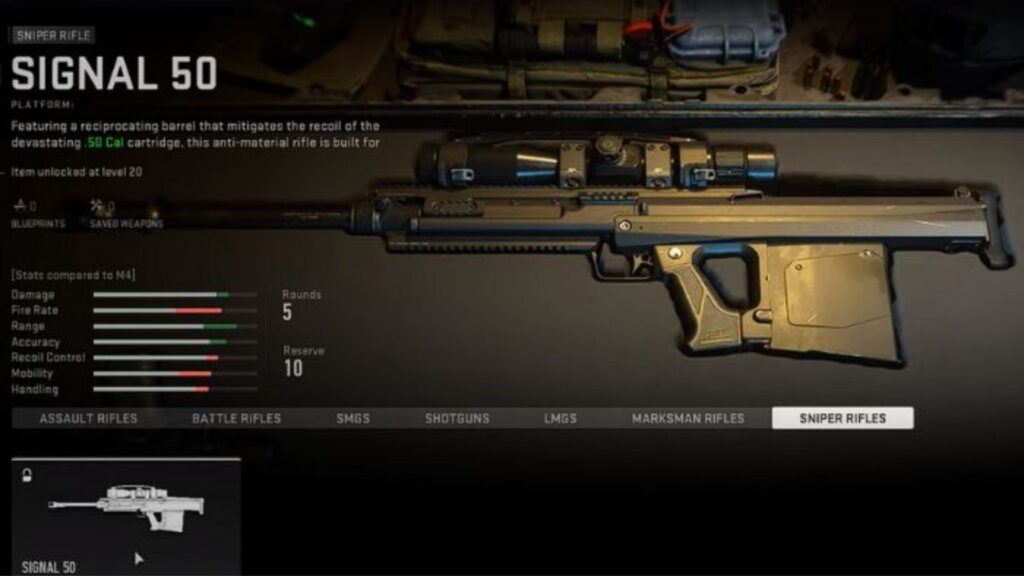
Task: Show the Shotguns category
Action: coord(457,418)
